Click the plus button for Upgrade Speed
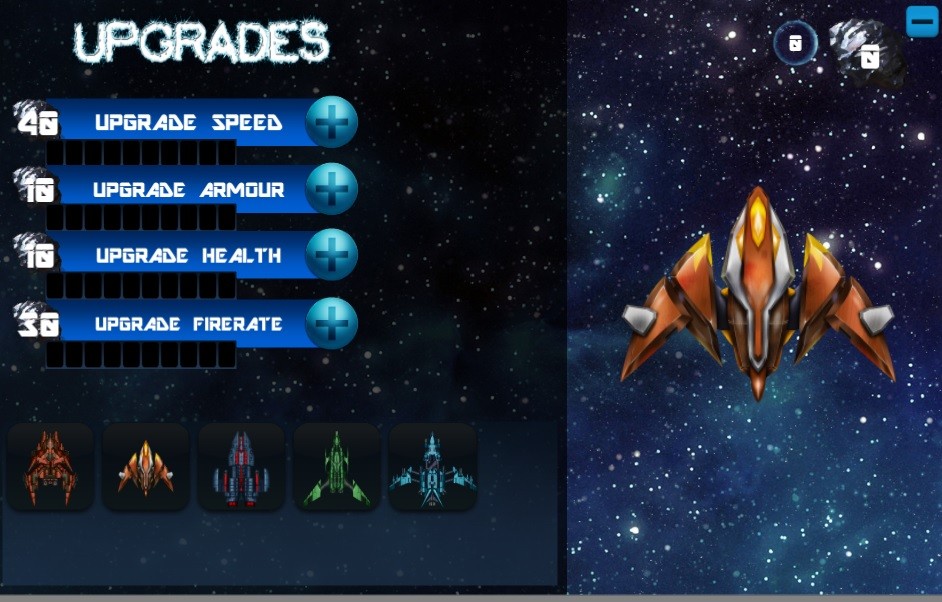Viewport: 942px width, 602px height. 331,123
